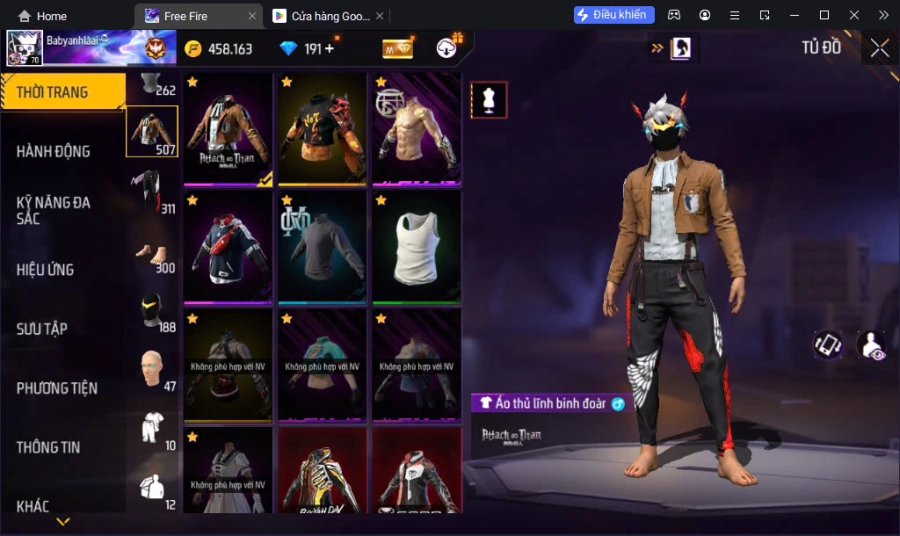
Task: Show the Sưu Tập section
Action: (42, 328)
